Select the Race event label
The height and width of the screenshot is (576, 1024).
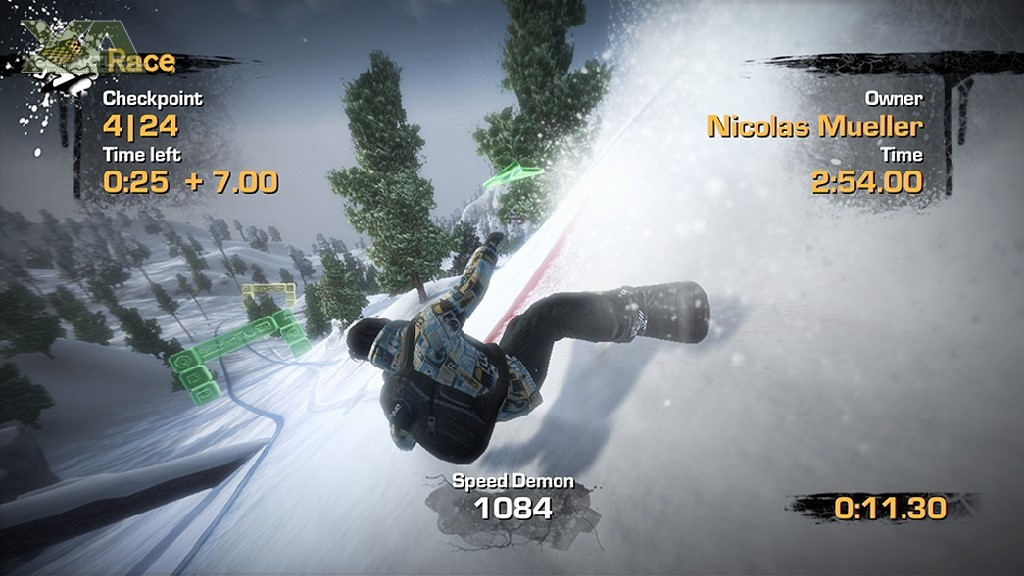(x=141, y=62)
